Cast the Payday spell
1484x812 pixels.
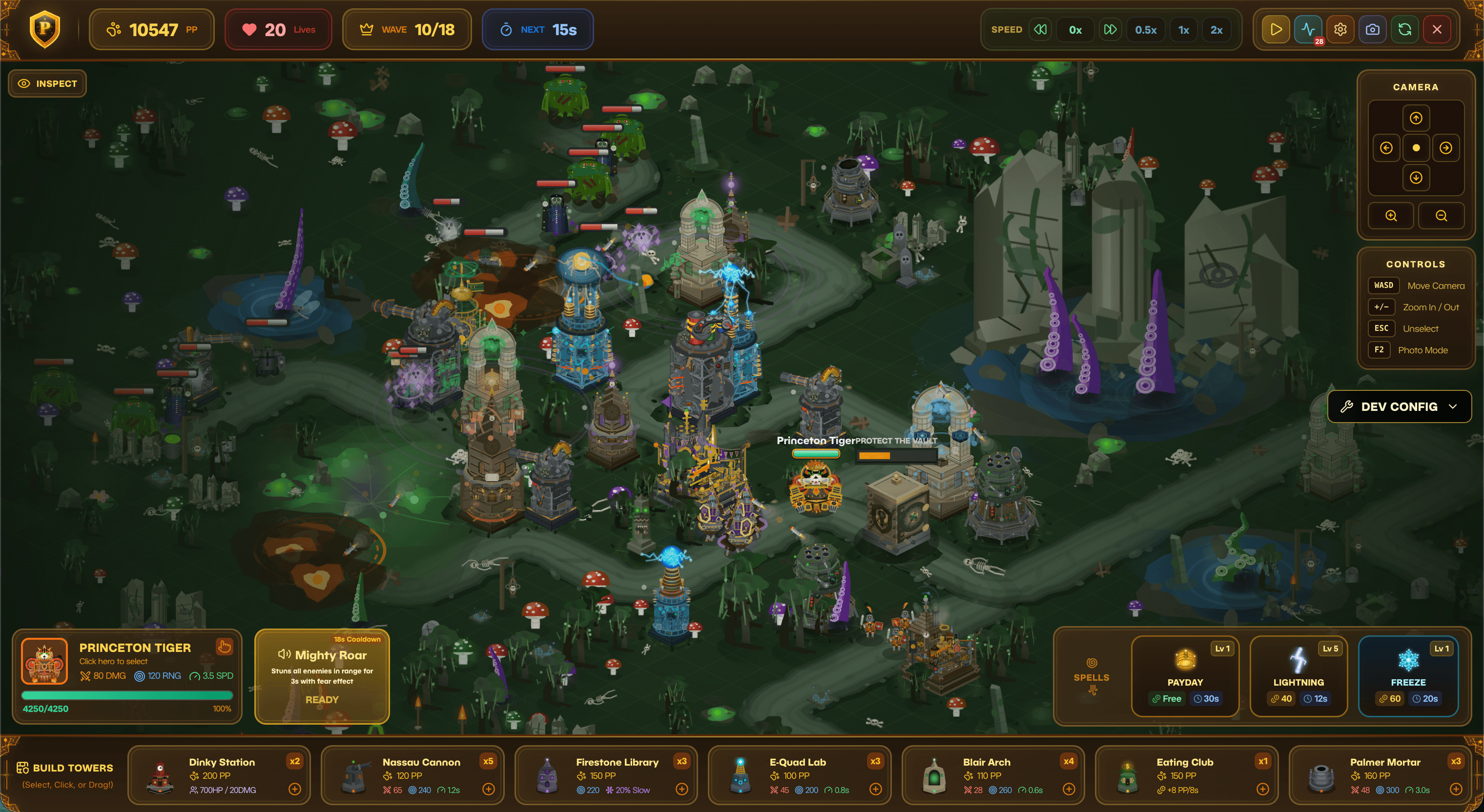[x=1184, y=675]
